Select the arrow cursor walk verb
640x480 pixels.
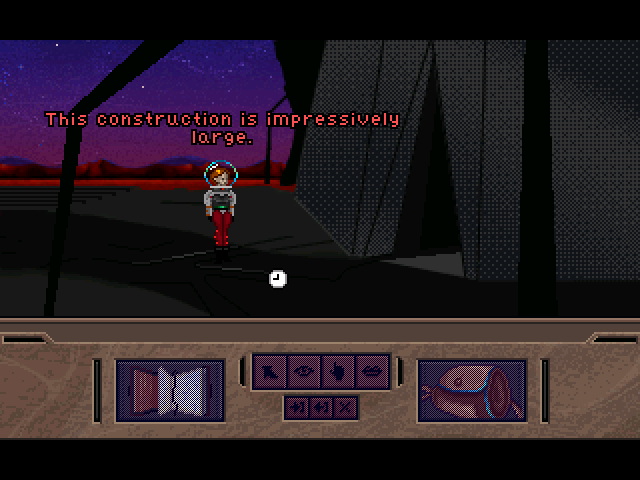(271, 372)
